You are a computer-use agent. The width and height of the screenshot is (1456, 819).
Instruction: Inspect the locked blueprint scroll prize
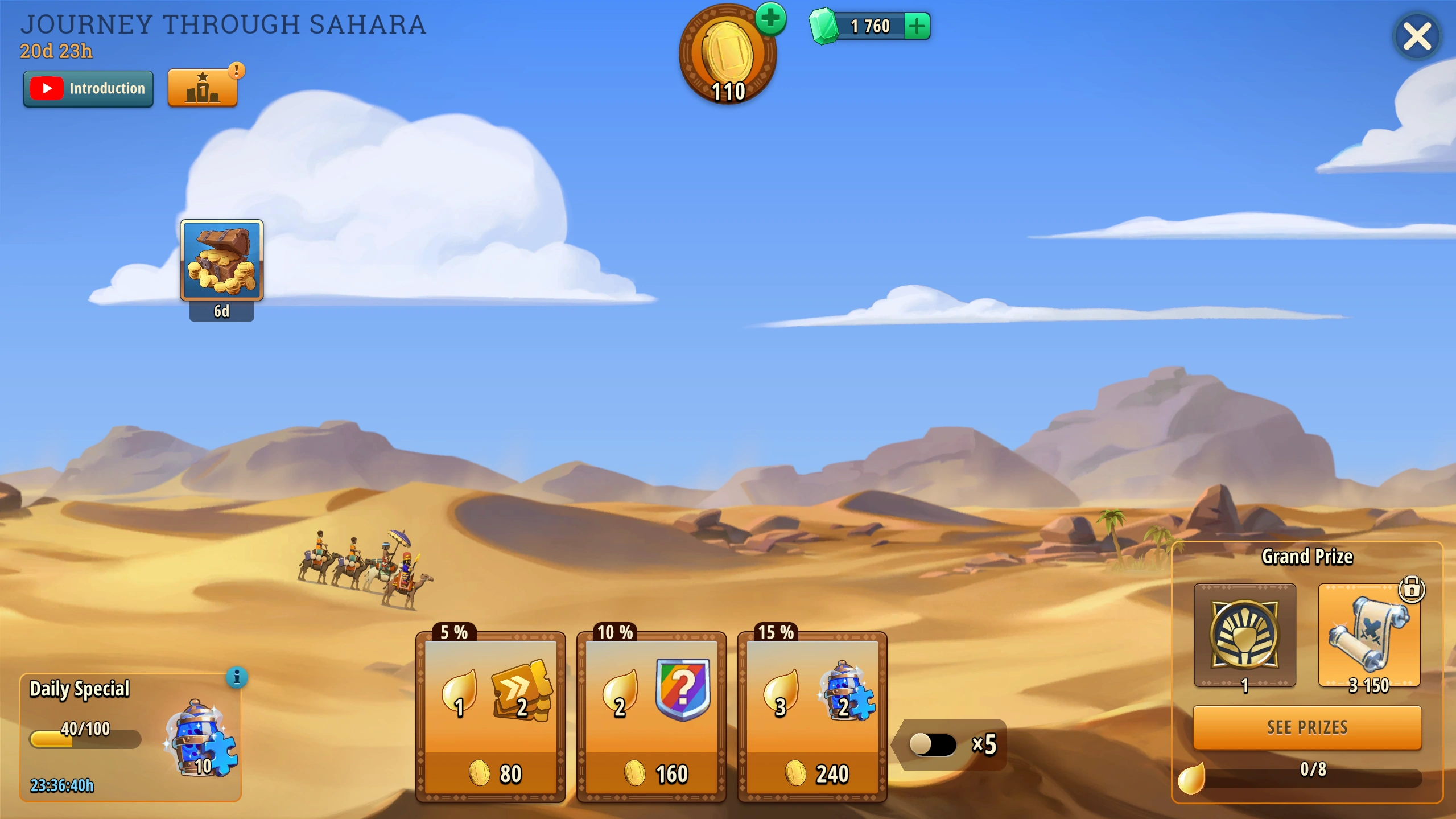point(1369,635)
